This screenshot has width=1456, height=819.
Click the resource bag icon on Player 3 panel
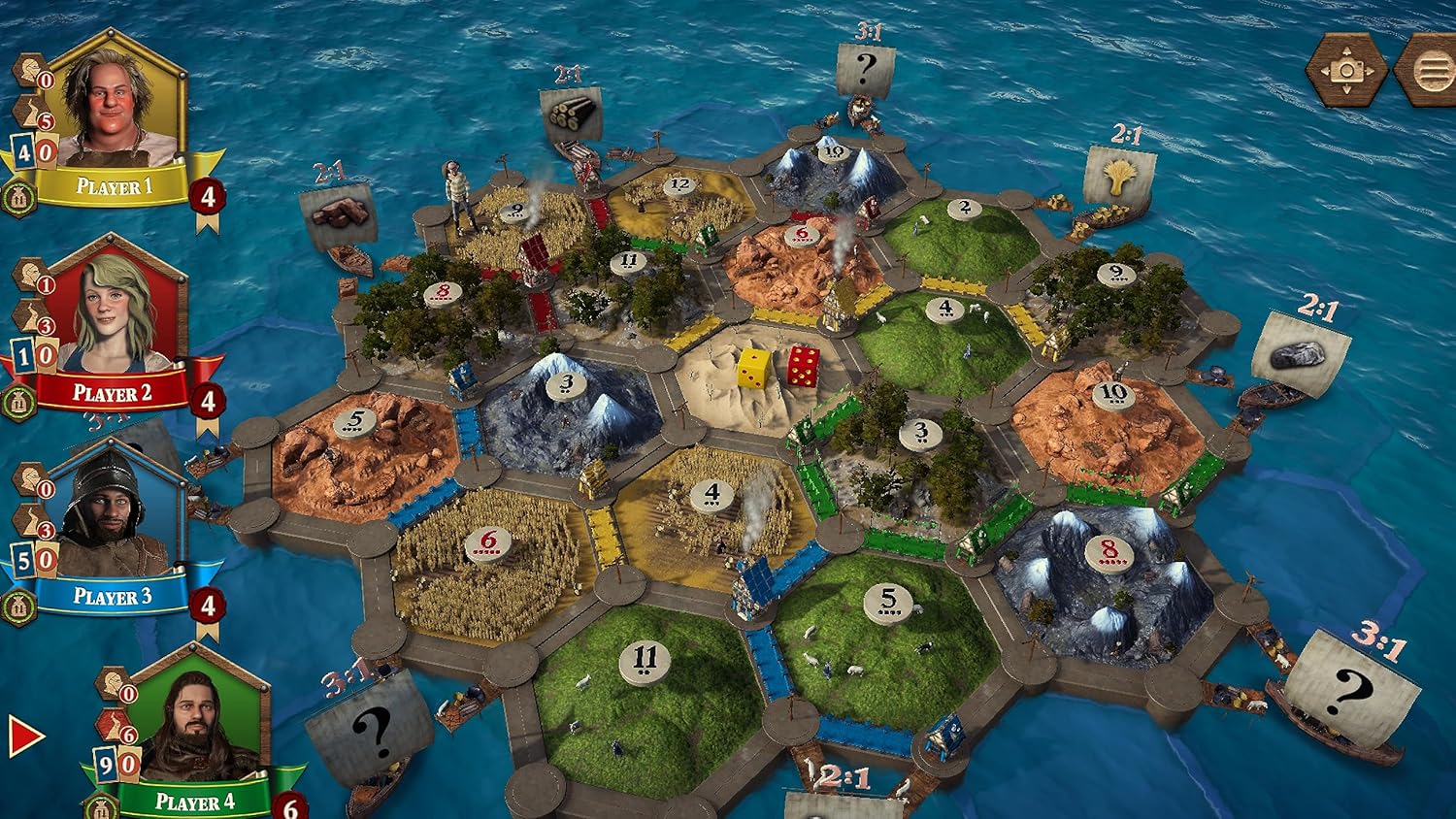19,607
